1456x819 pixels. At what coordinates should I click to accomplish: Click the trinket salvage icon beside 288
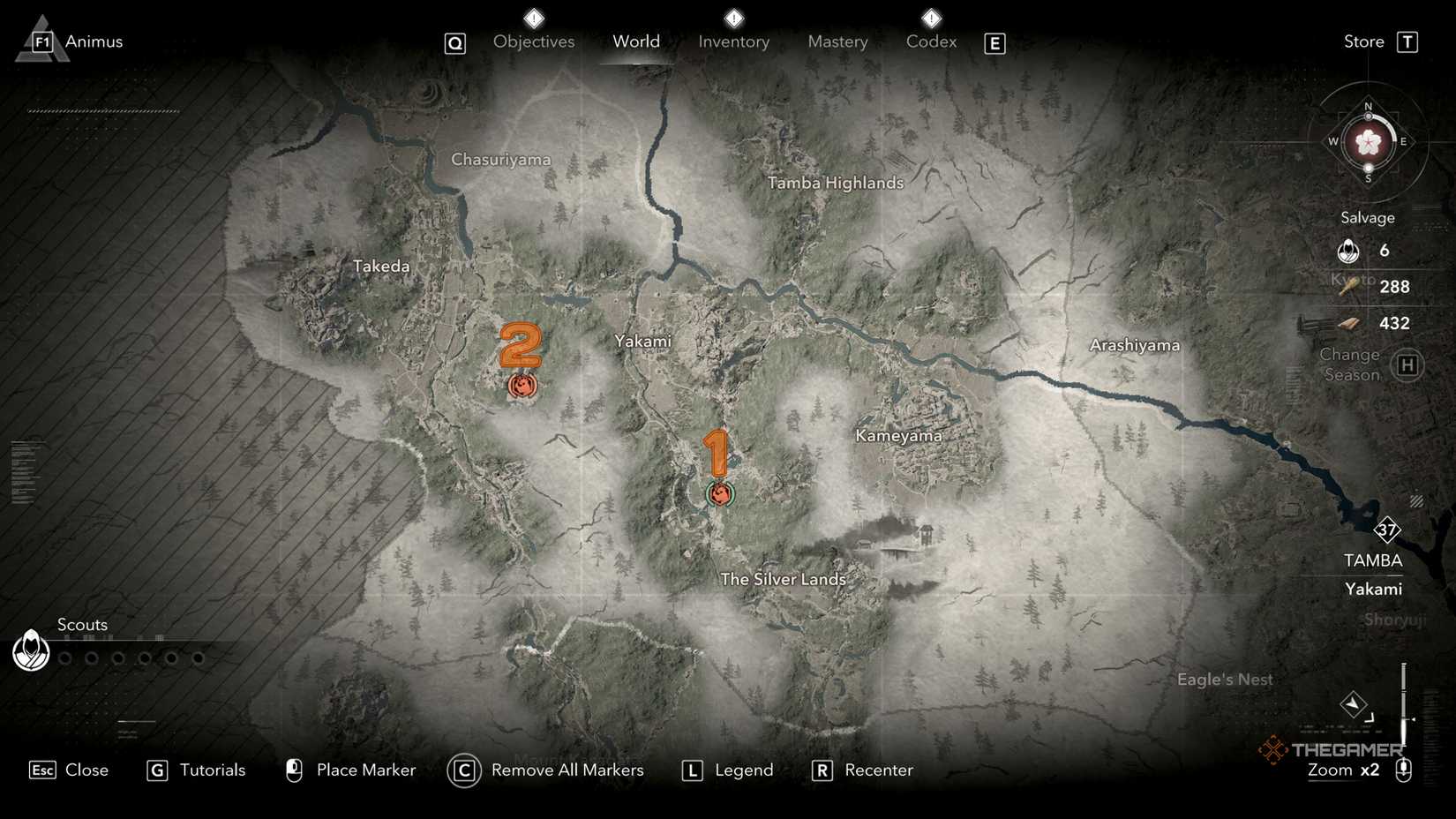tap(1348, 288)
